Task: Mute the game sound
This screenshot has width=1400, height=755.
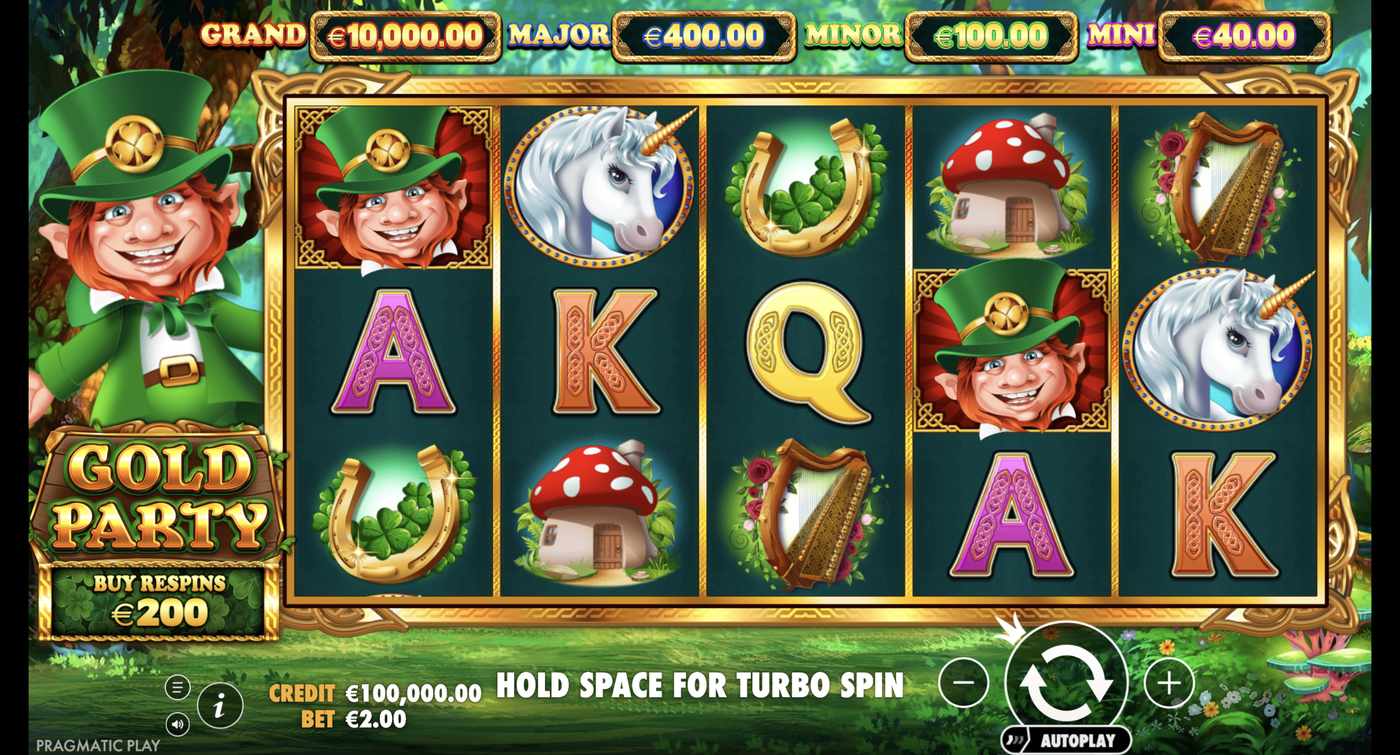Action: pyautogui.click(x=176, y=723)
